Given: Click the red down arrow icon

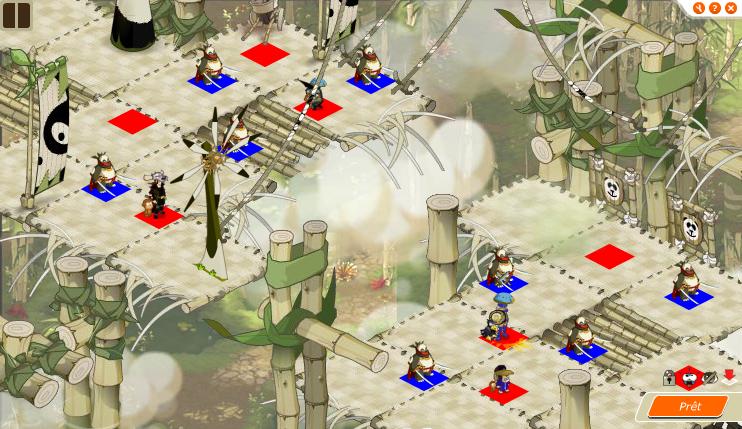Looking at the screenshot, I should [x=728, y=377].
